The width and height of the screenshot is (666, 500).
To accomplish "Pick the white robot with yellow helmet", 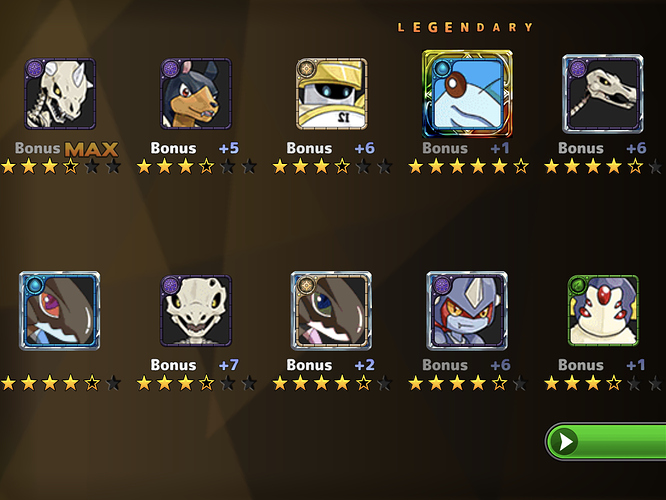I will [x=331, y=94].
